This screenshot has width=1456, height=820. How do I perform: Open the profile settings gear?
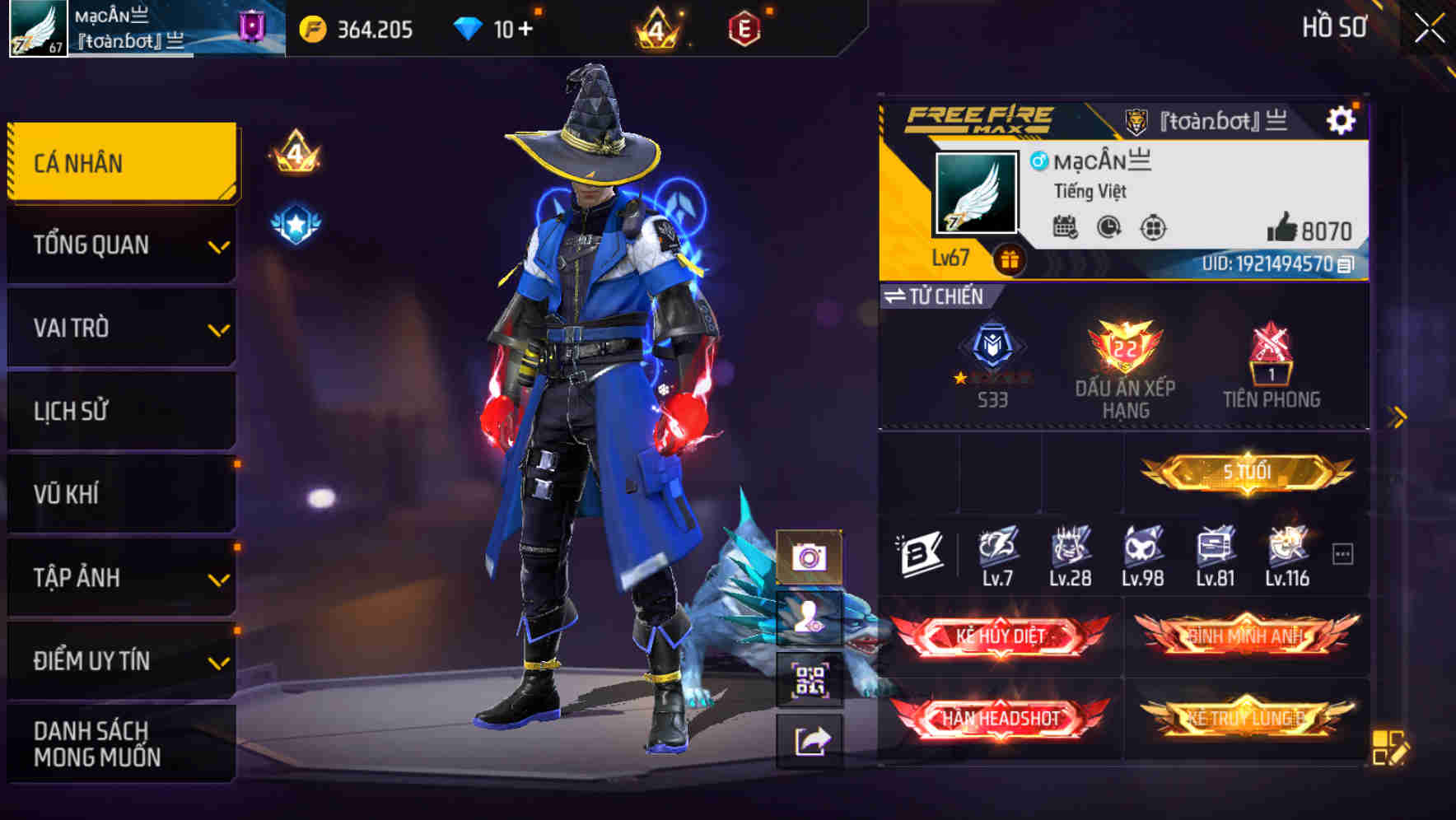1342,119
